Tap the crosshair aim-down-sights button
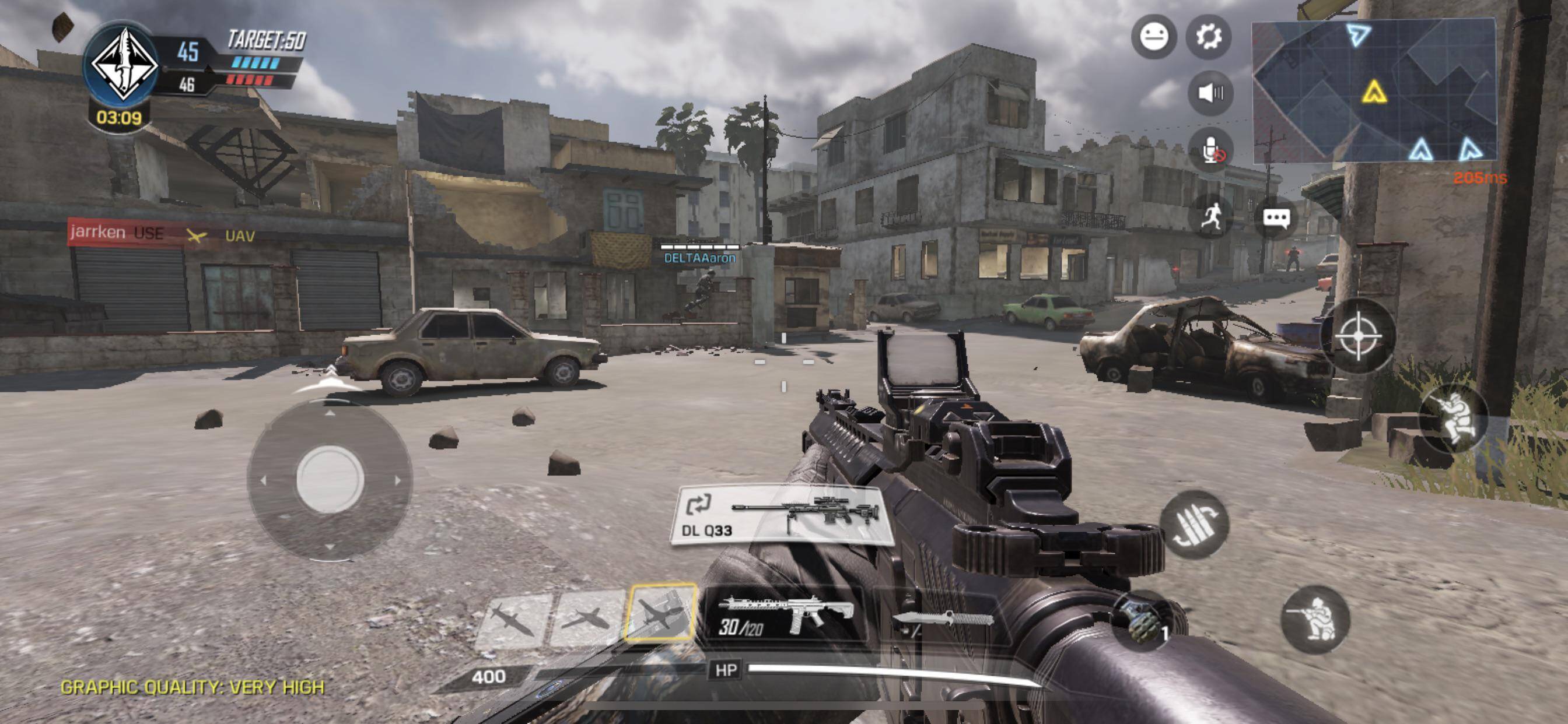Image resolution: width=1568 pixels, height=724 pixels. pos(1357,336)
